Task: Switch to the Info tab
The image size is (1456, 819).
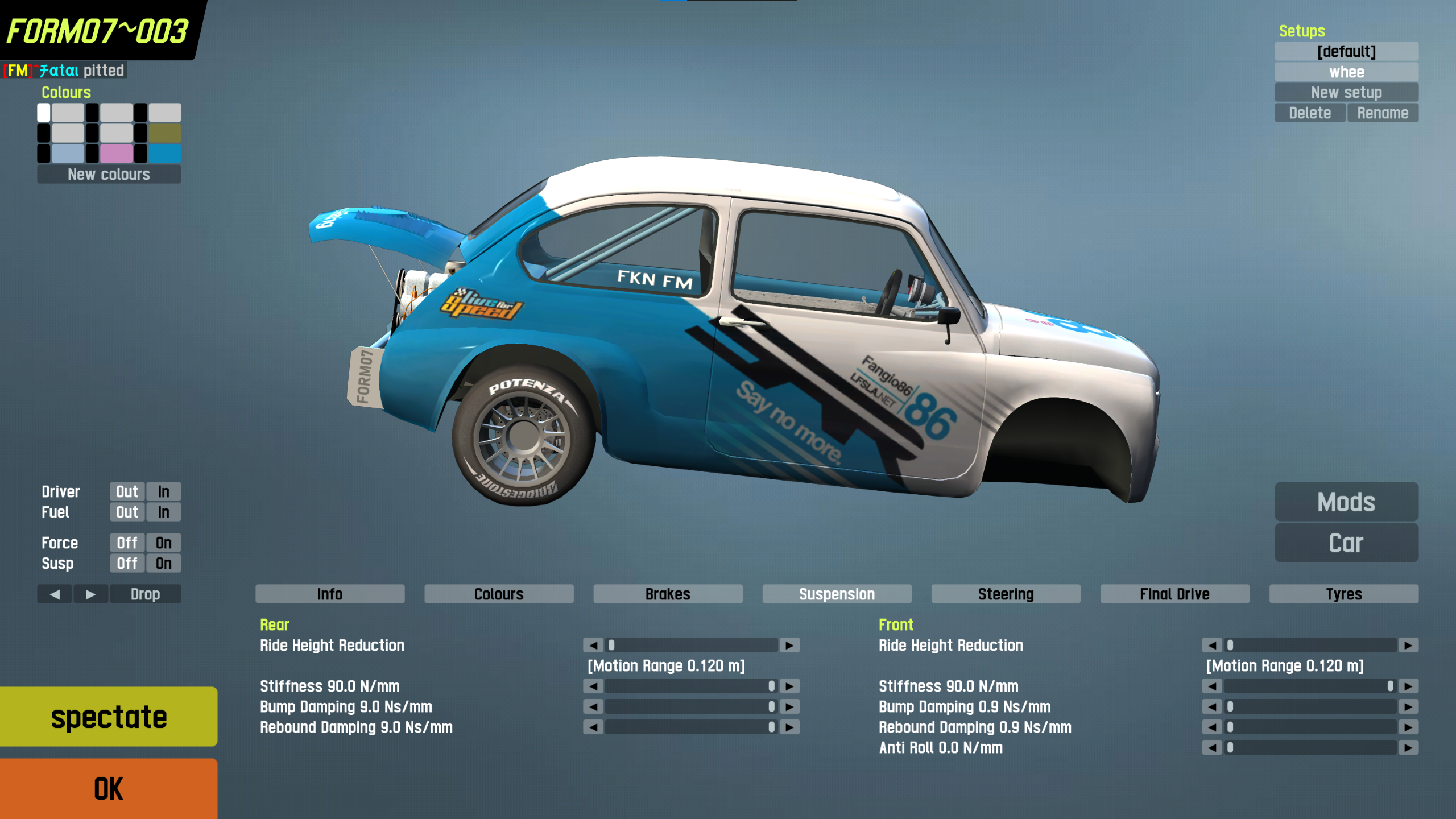Action: pos(330,594)
